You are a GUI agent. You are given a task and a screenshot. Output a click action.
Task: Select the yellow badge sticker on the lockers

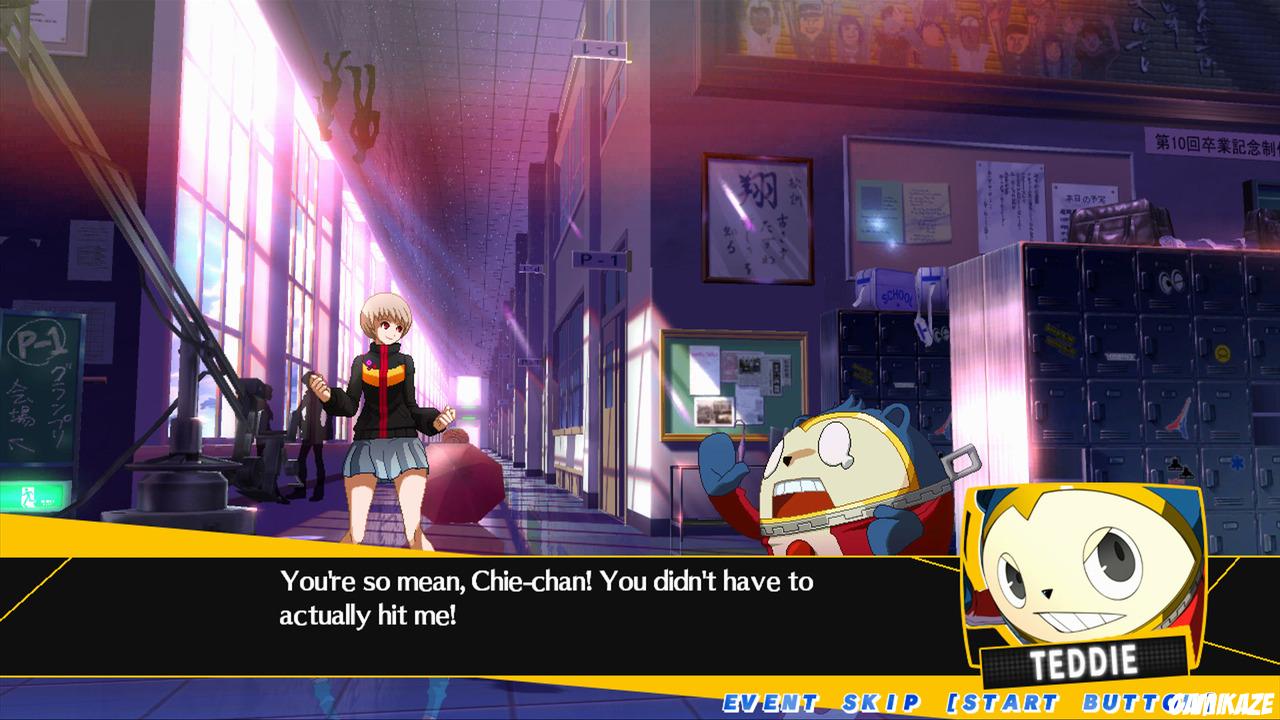point(1224,351)
